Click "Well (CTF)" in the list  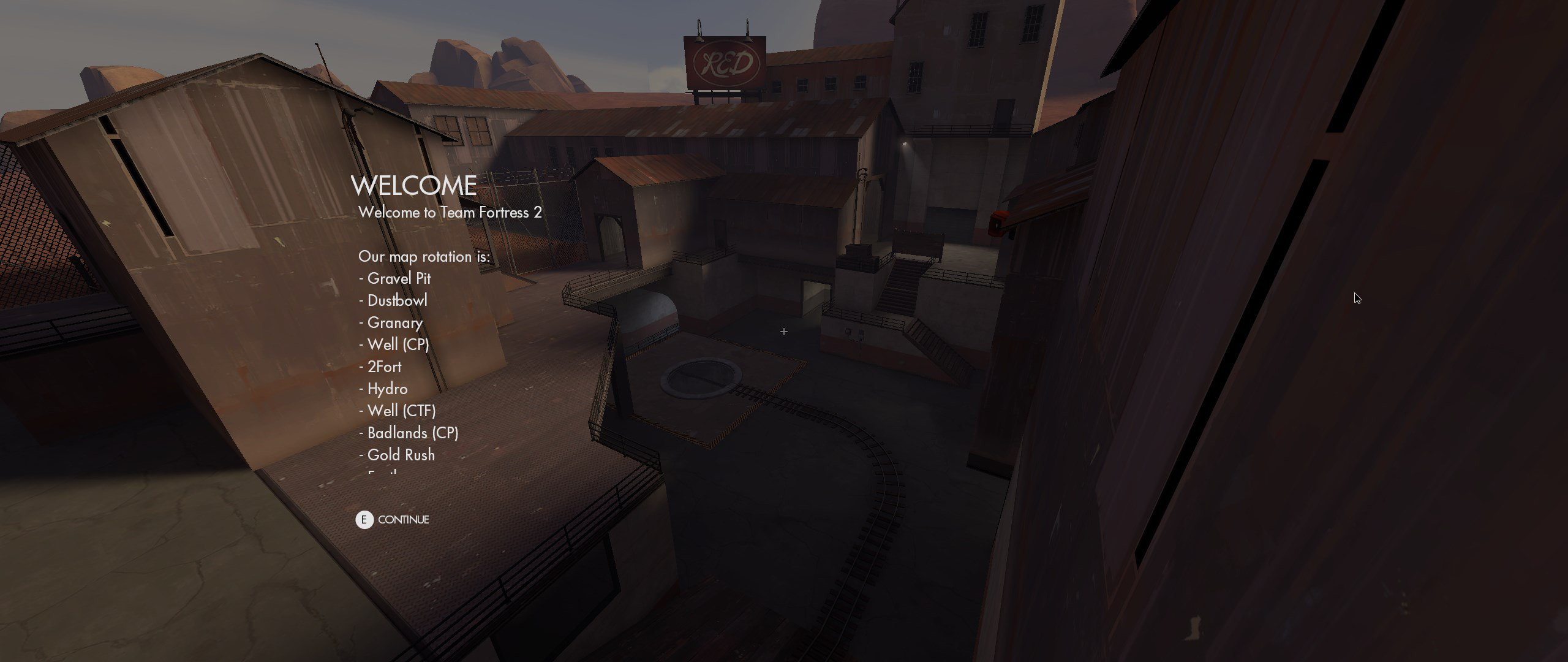point(398,411)
